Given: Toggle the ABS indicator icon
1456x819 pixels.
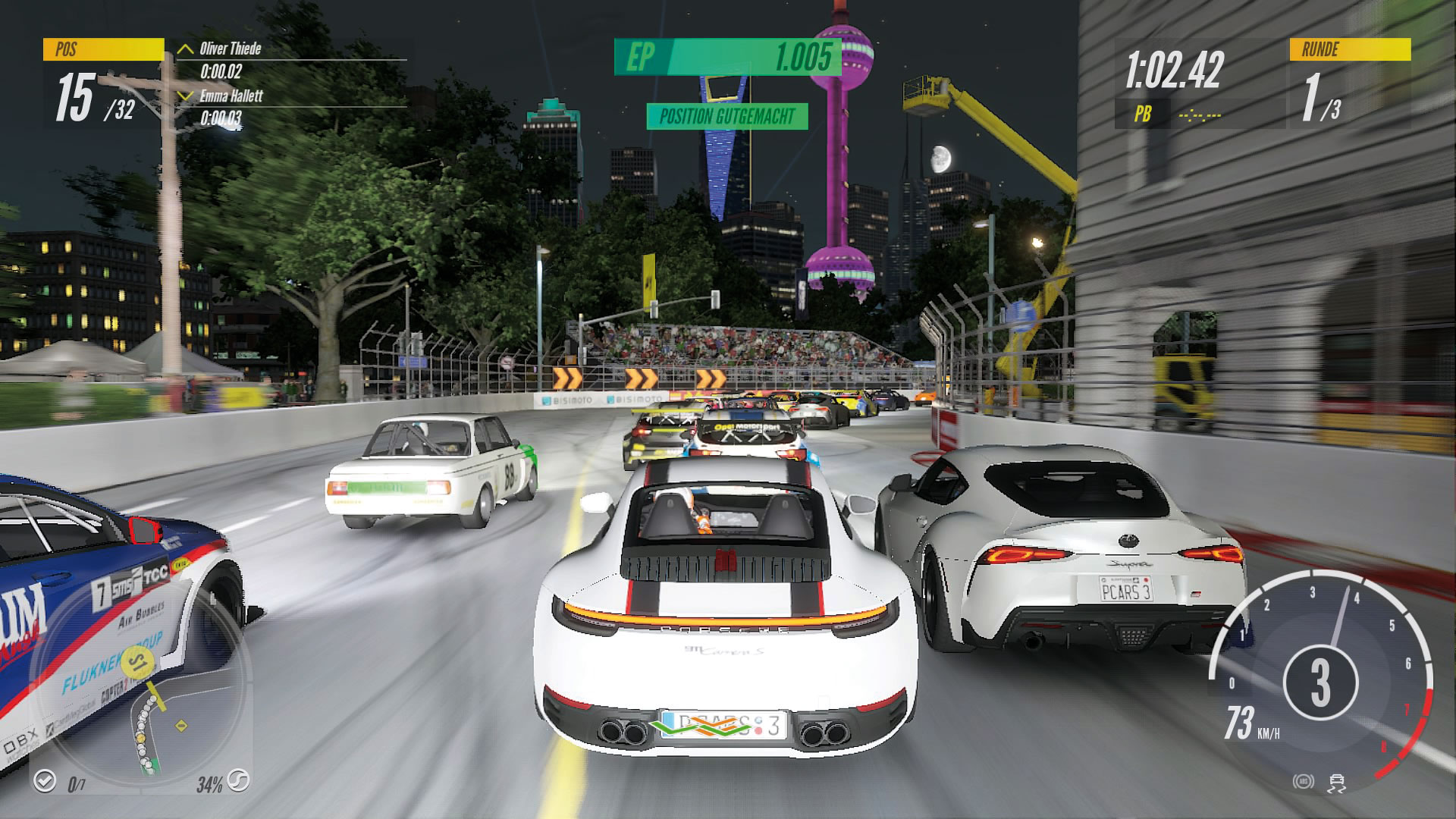Looking at the screenshot, I should tap(1303, 782).
